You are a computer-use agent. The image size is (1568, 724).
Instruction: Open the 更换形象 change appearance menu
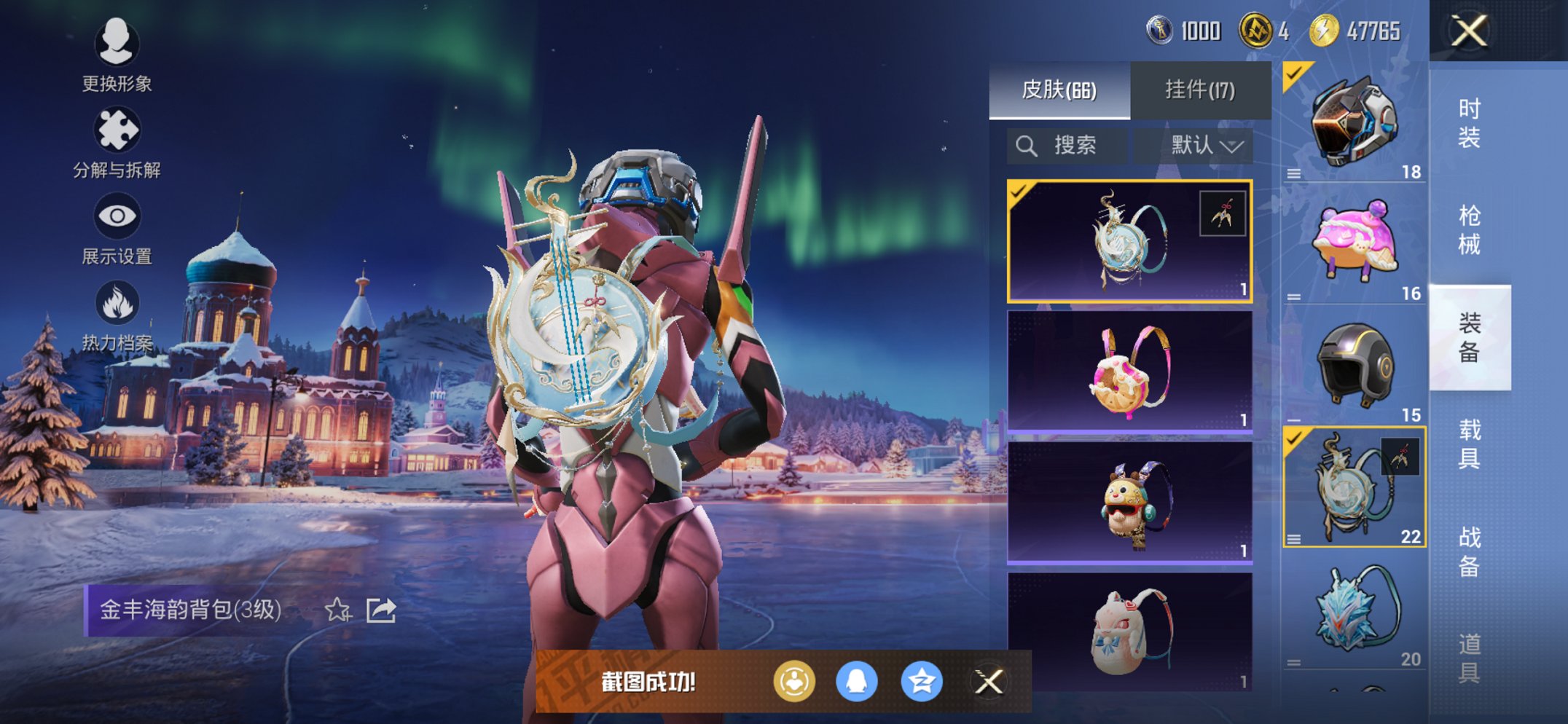[117, 55]
